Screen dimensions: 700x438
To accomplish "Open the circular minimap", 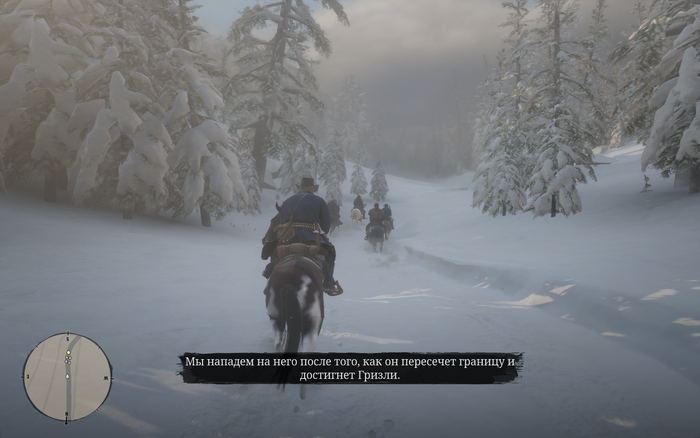I will pos(67,377).
